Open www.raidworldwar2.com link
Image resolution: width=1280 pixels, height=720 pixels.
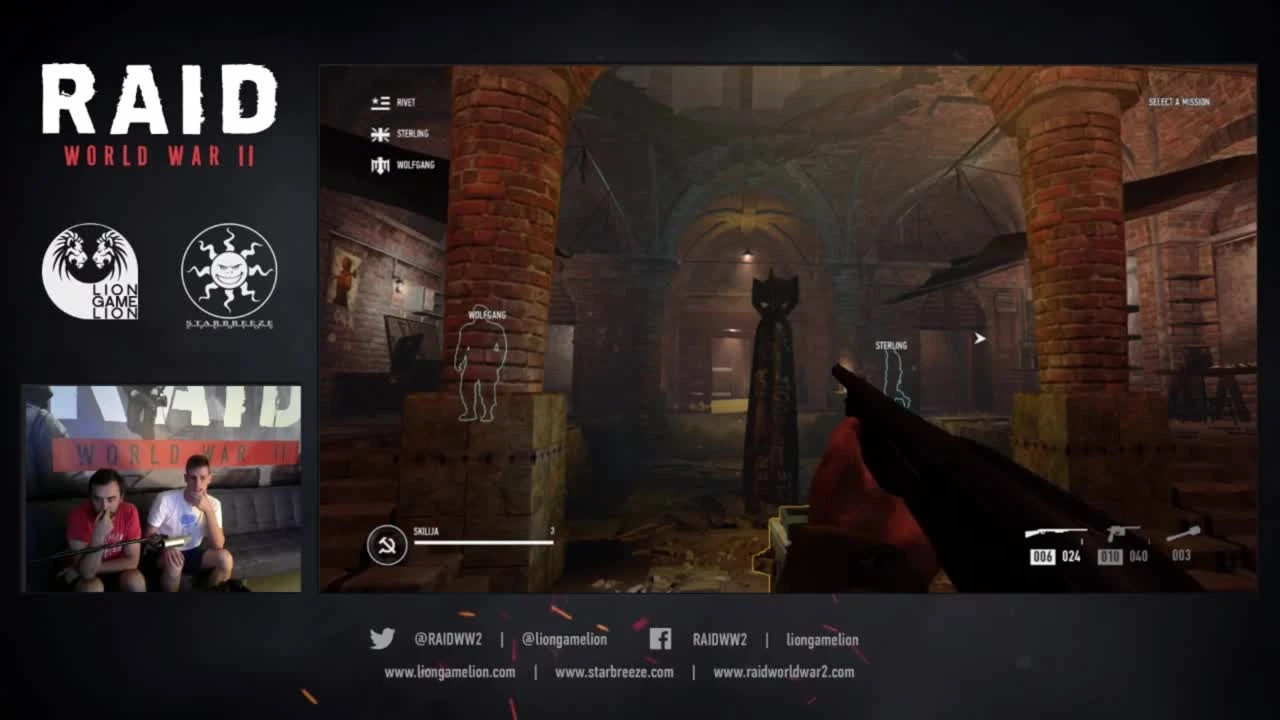[x=783, y=673]
